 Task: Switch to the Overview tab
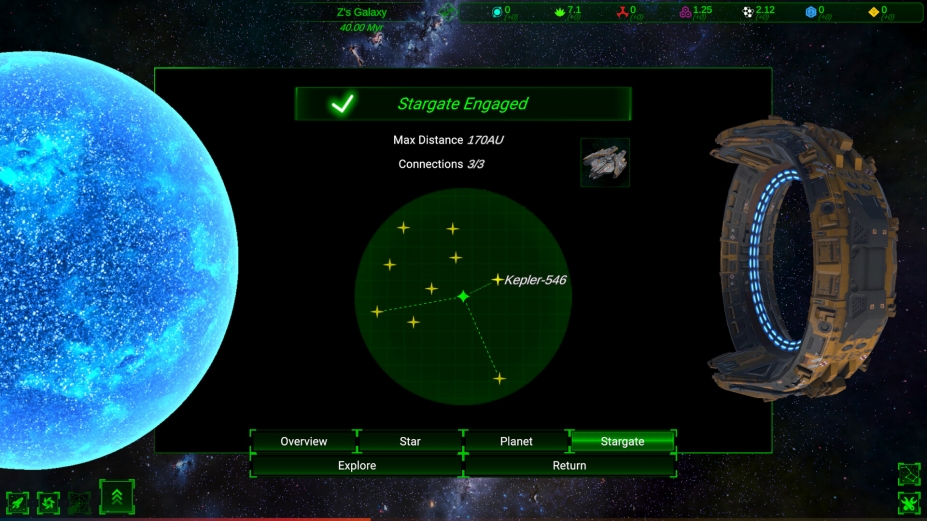point(304,441)
